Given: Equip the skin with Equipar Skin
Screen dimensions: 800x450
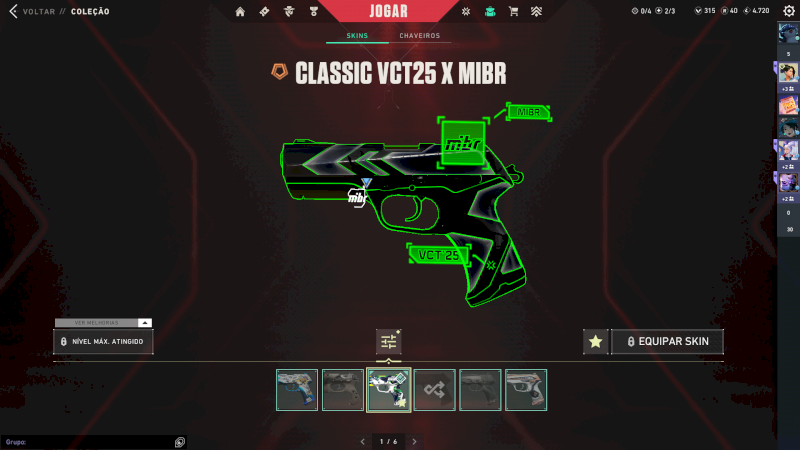Looking at the screenshot, I should click(x=667, y=342).
